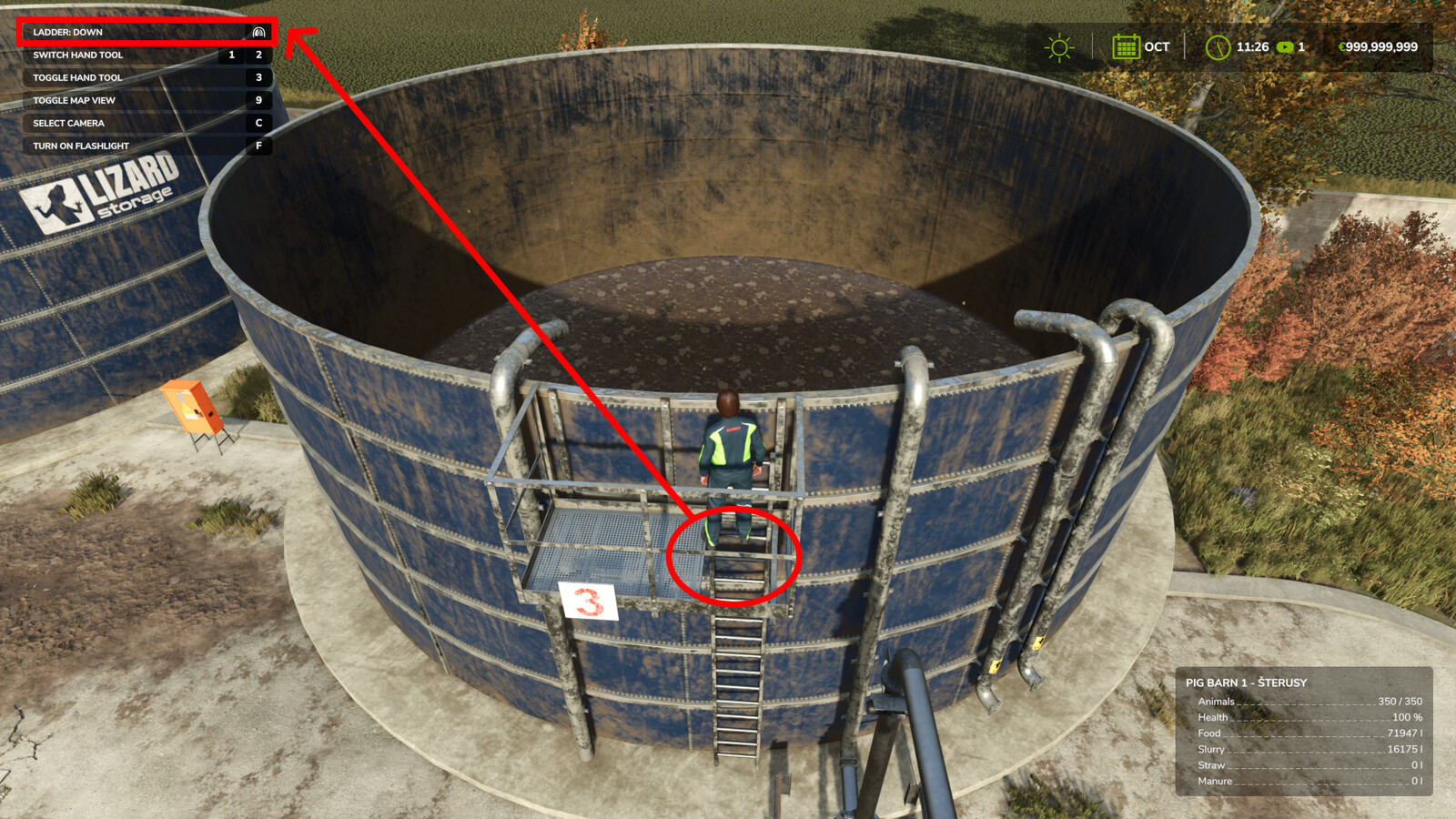Open the OCT calendar icon
This screenshot has width=1456, height=819.
click(1127, 47)
